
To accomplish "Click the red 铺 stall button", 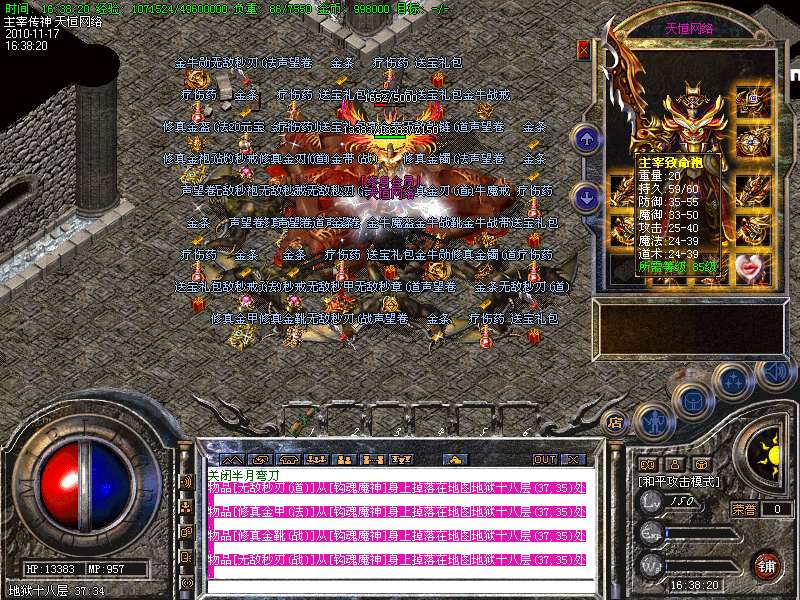I will pos(766,565).
